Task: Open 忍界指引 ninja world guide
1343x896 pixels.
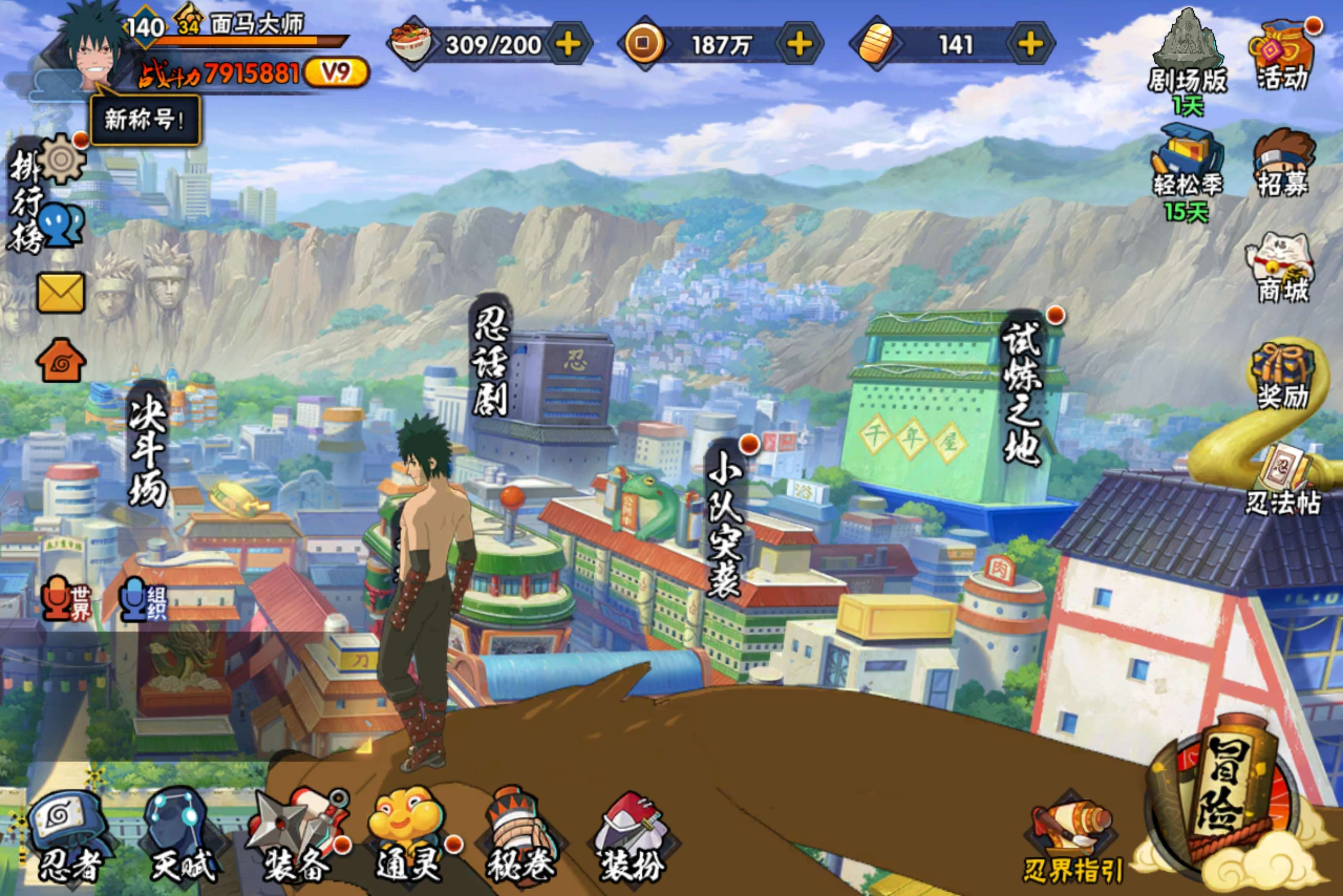Action: click(x=1073, y=840)
